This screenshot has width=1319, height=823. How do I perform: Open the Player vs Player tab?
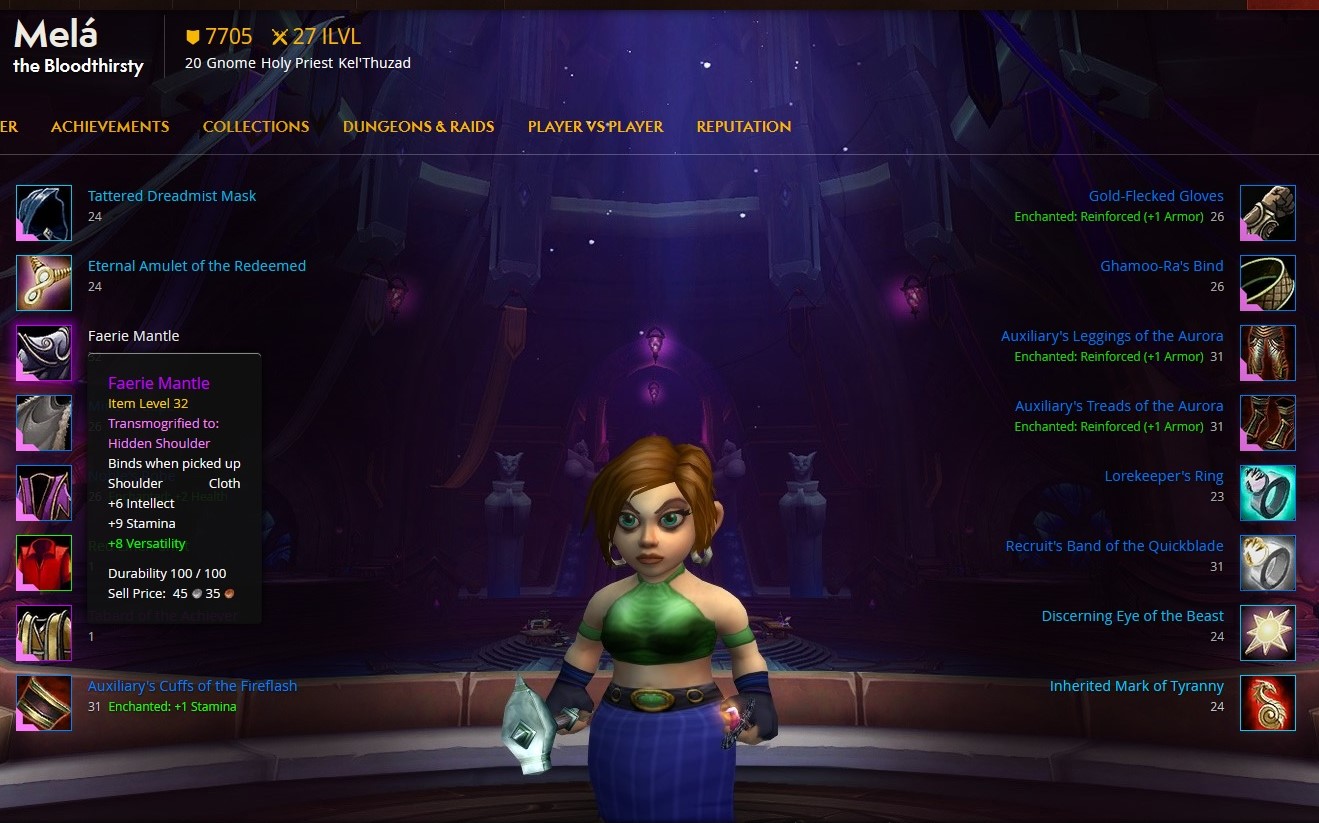[x=595, y=127]
